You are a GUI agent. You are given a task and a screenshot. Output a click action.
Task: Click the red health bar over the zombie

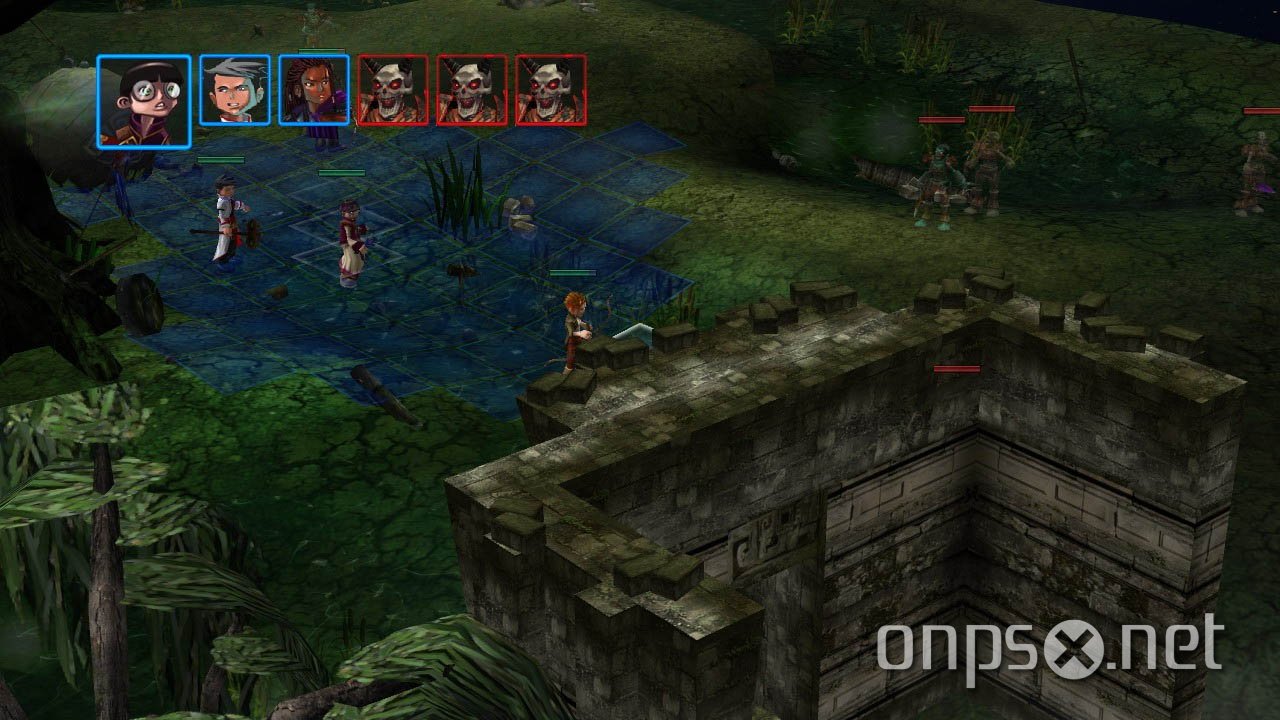pyautogui.click(x=993, y=110)
